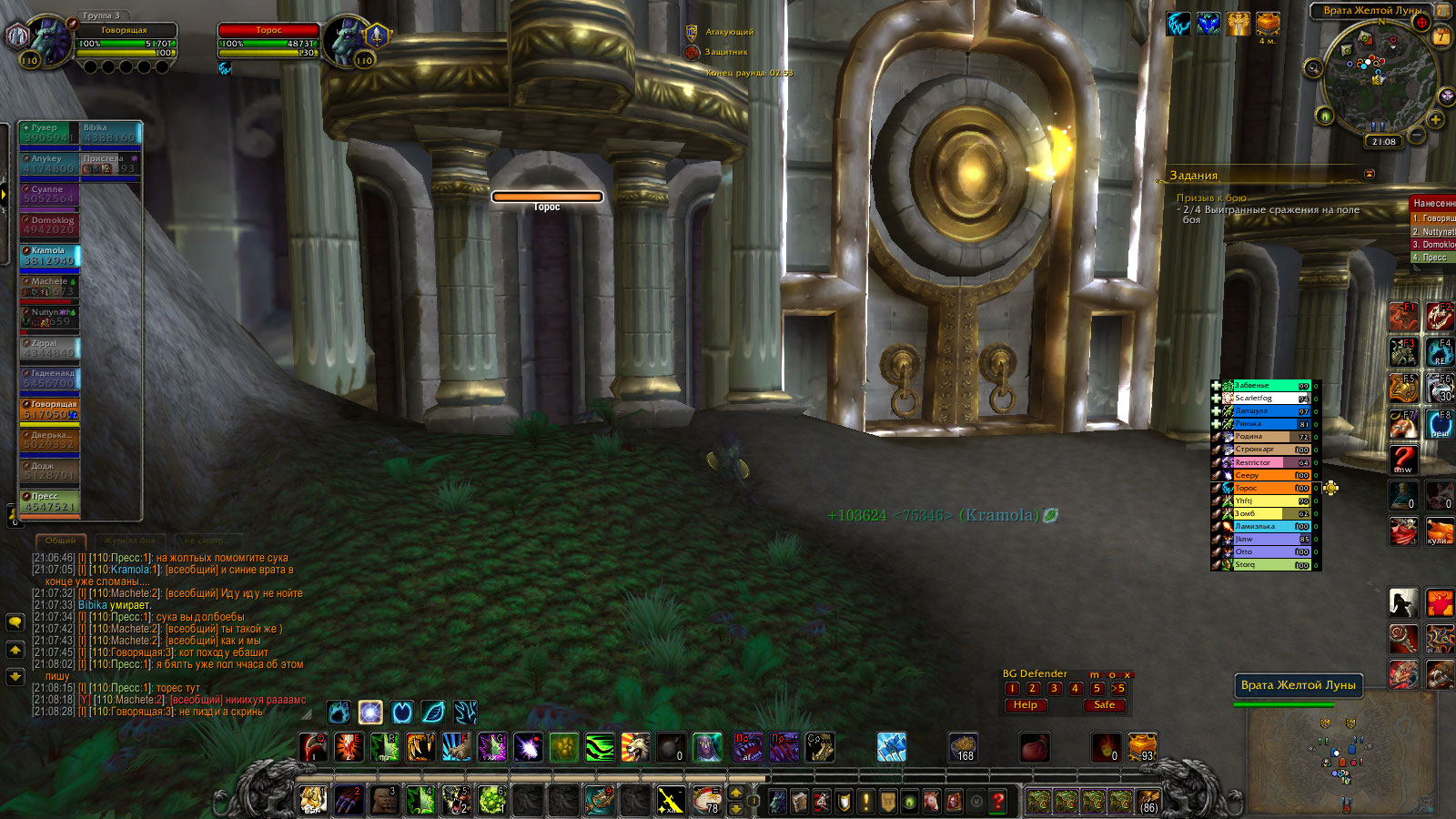
Task: Activate the roaring lion ability icon
Action: pos(636,747)
